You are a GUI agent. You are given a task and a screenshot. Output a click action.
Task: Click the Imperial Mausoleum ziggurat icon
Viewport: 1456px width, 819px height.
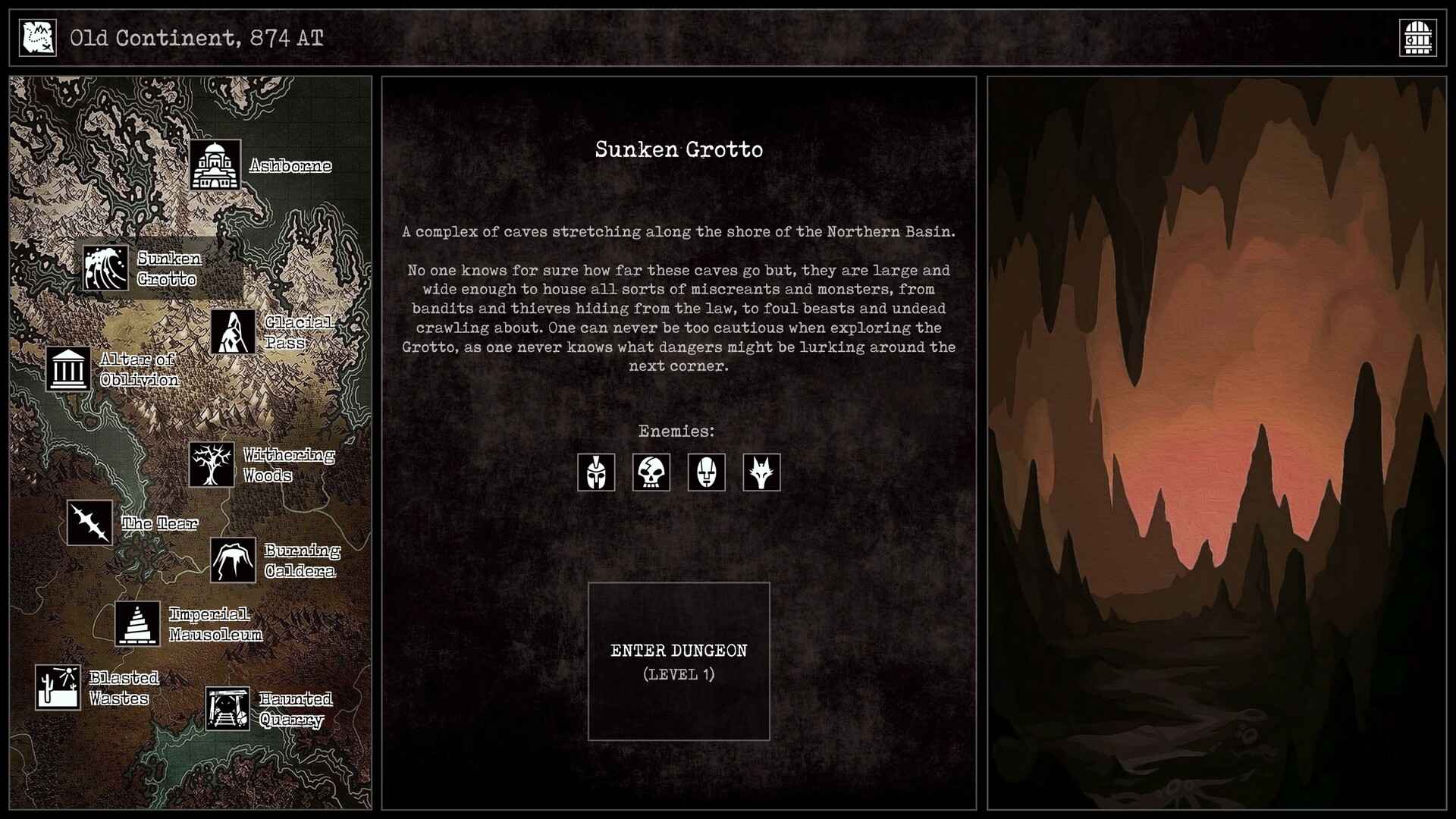136,622
